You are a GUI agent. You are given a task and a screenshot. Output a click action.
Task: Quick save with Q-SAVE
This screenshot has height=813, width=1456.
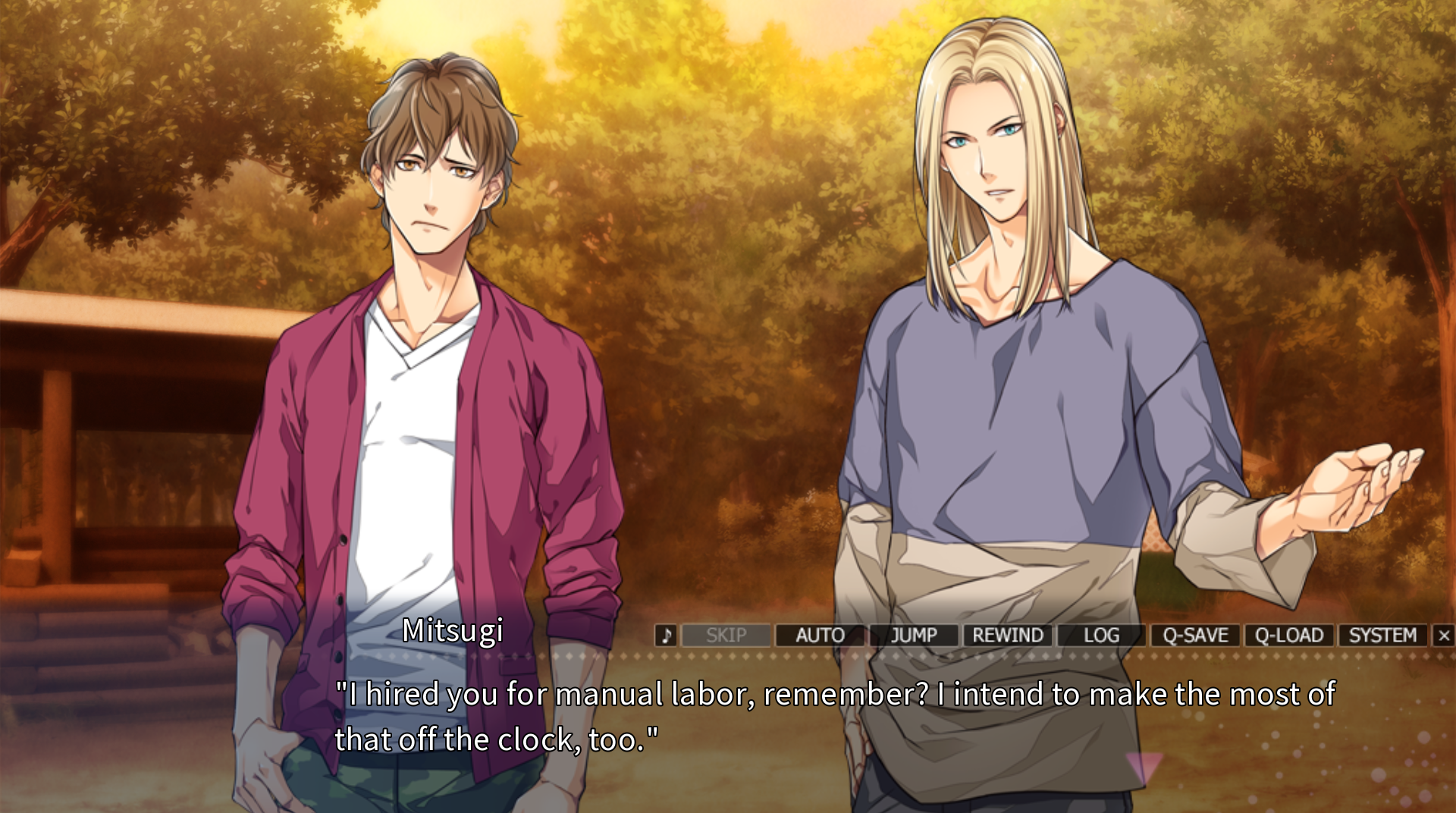[x=1195, y=636]
